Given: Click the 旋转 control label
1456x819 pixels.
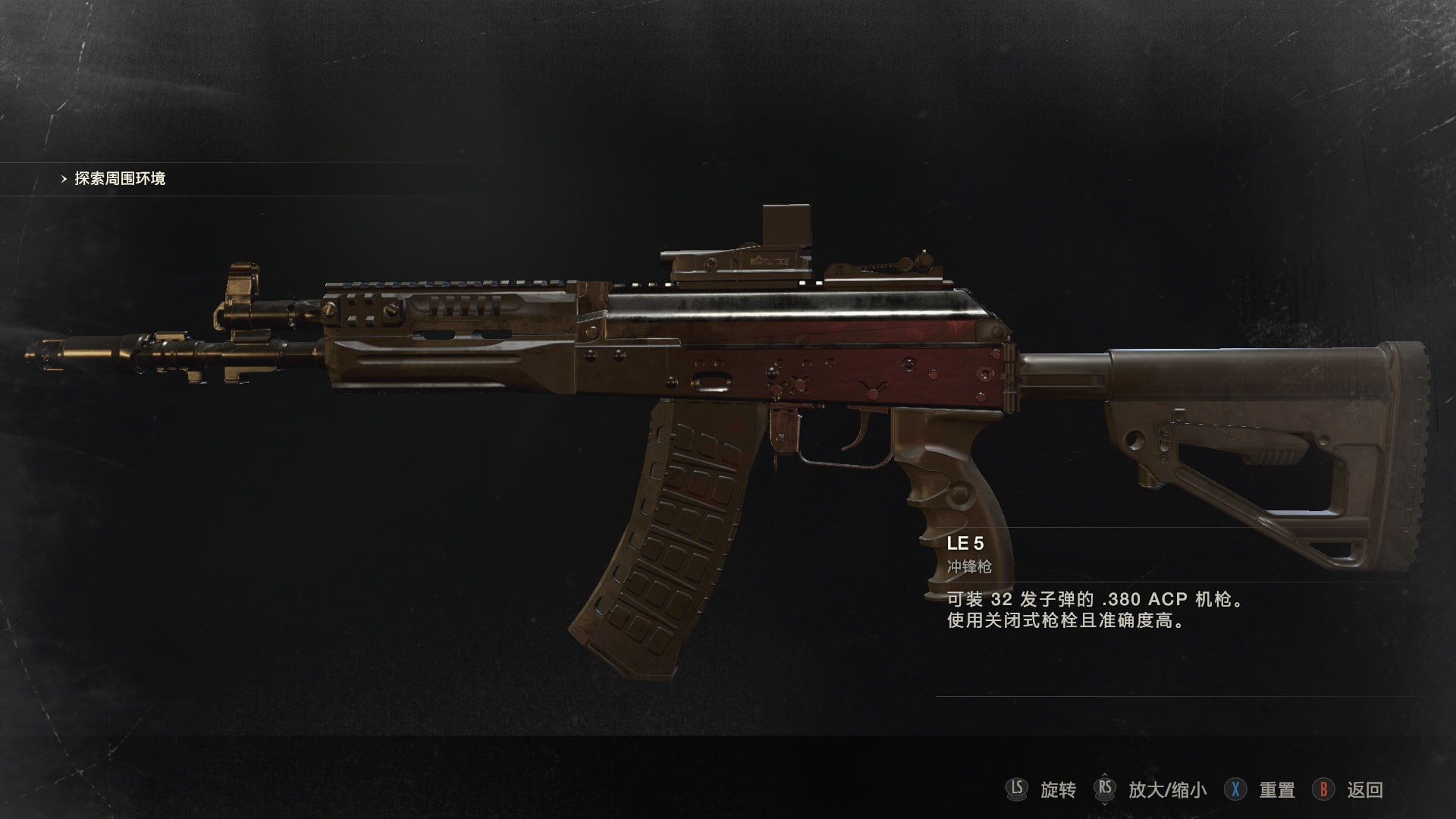Looking at the screenshot, I should 1060,790.
